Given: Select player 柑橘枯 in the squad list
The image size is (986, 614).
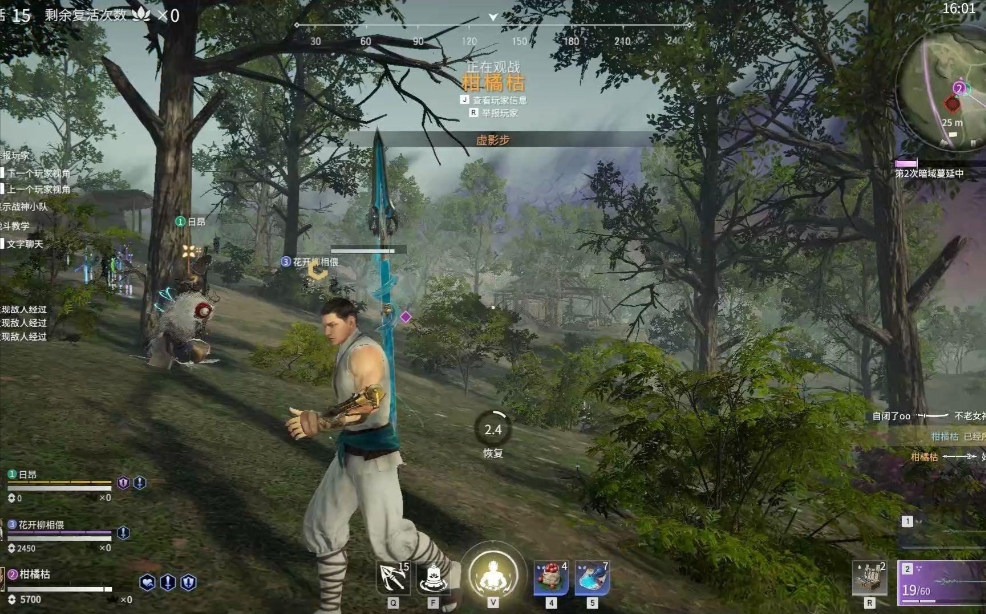Looking at the screenshot, I should [34, 574].
